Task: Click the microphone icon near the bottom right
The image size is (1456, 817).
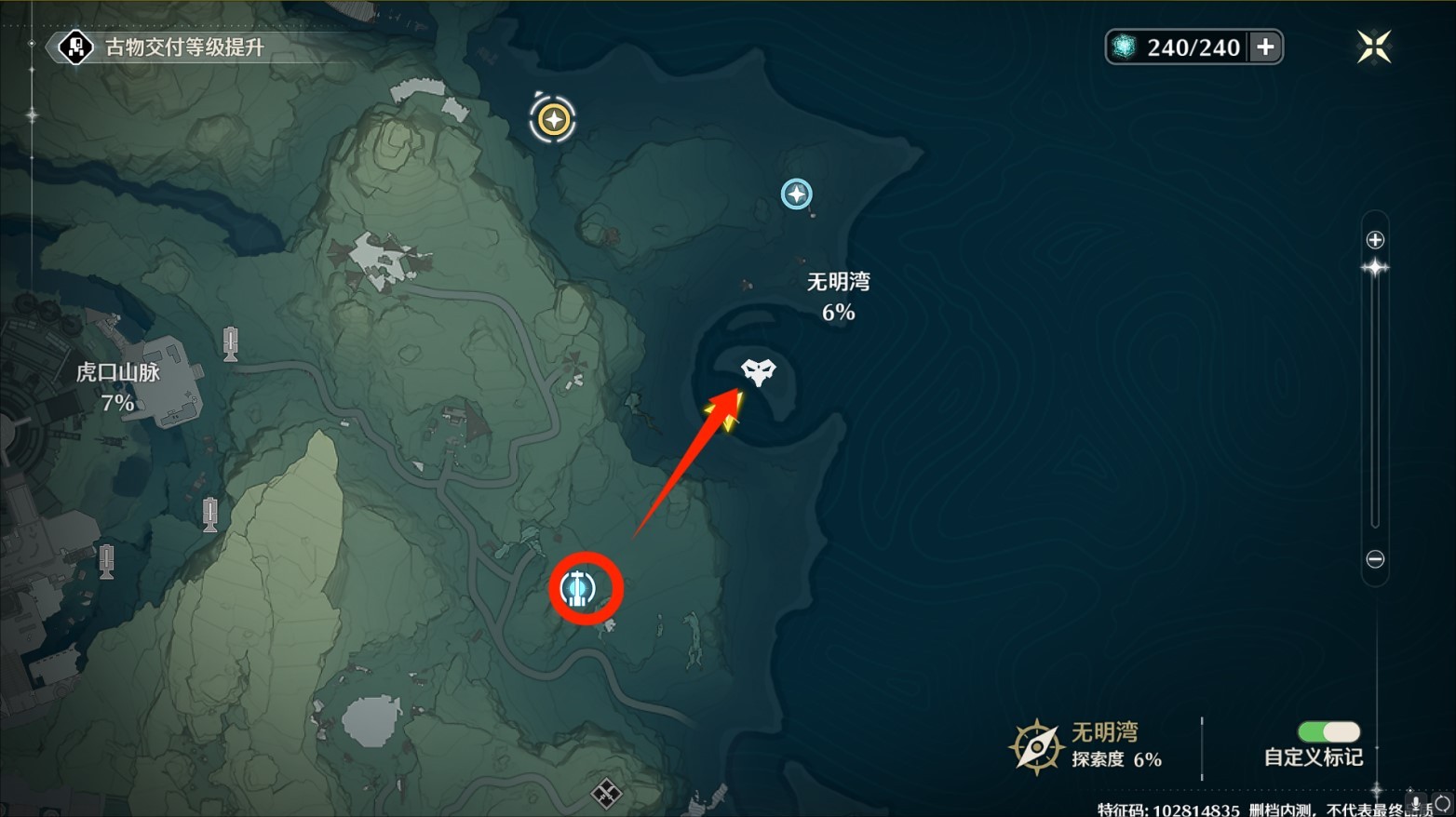Action: [x=1416, y=802]
